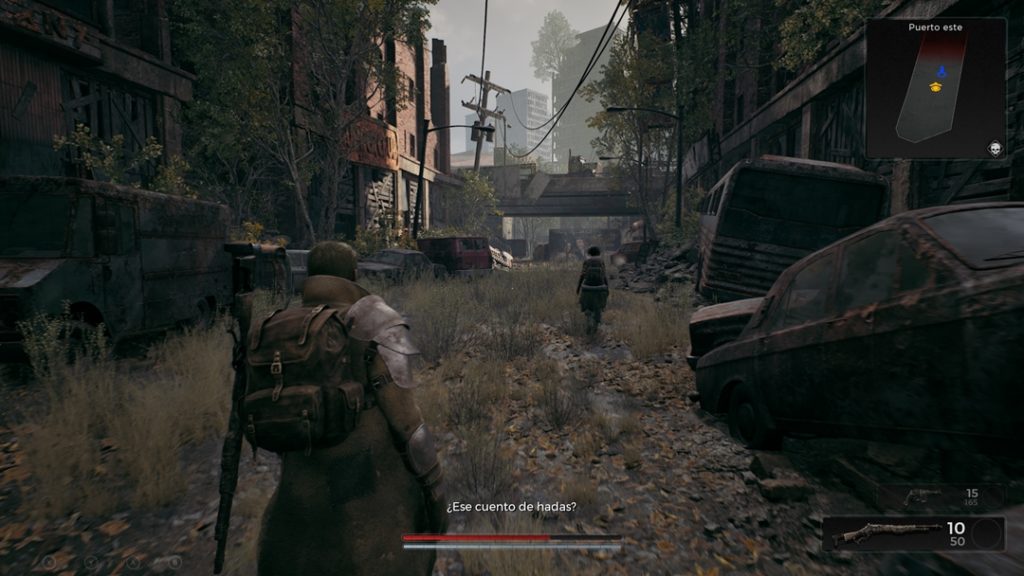This screenshot has width=1024, height=576.
Task: Open the Puerto este minimap
Action: [x=935, y=88]
